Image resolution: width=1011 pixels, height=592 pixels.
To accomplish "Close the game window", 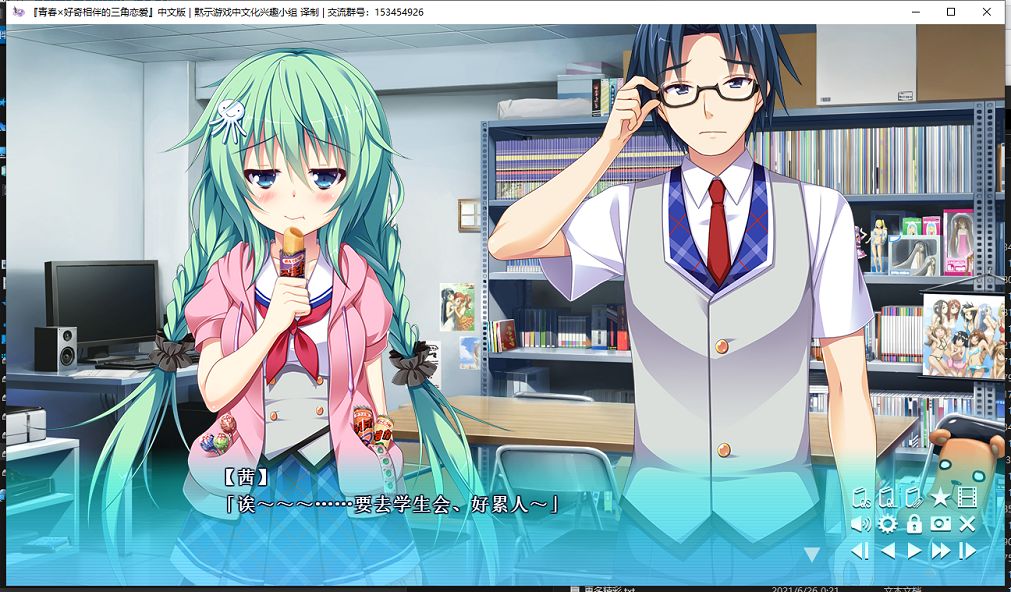I will [987, 12].
